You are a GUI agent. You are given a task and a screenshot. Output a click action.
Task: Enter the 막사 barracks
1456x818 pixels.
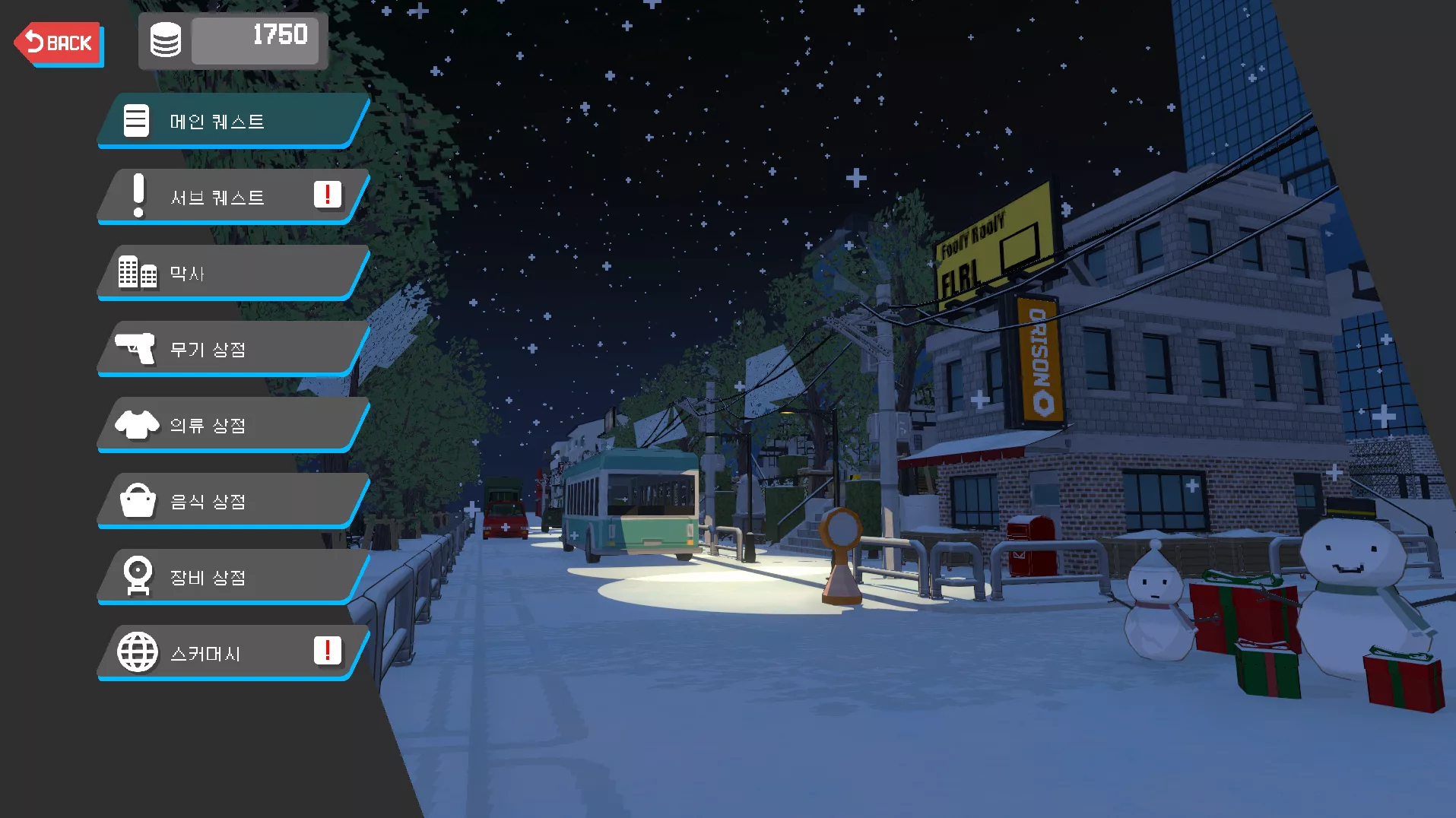click(232, 273)
